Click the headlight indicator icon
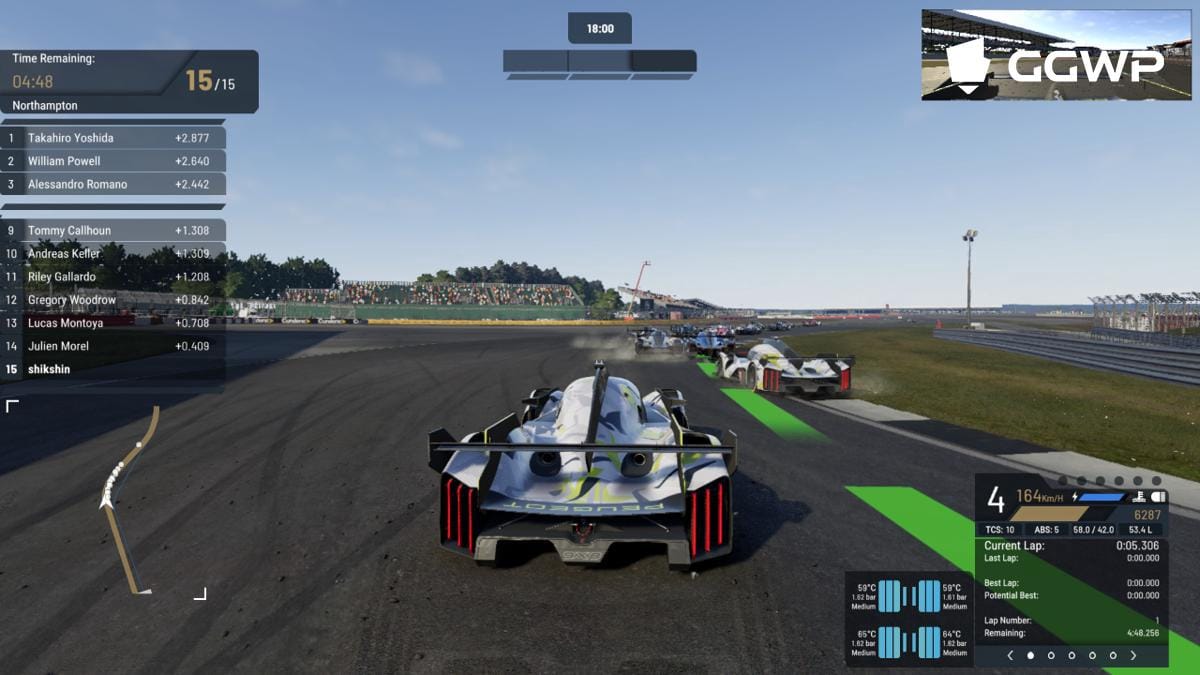Image resolution: width=1200 pixels, height=675 pixels. (1159, 497)
